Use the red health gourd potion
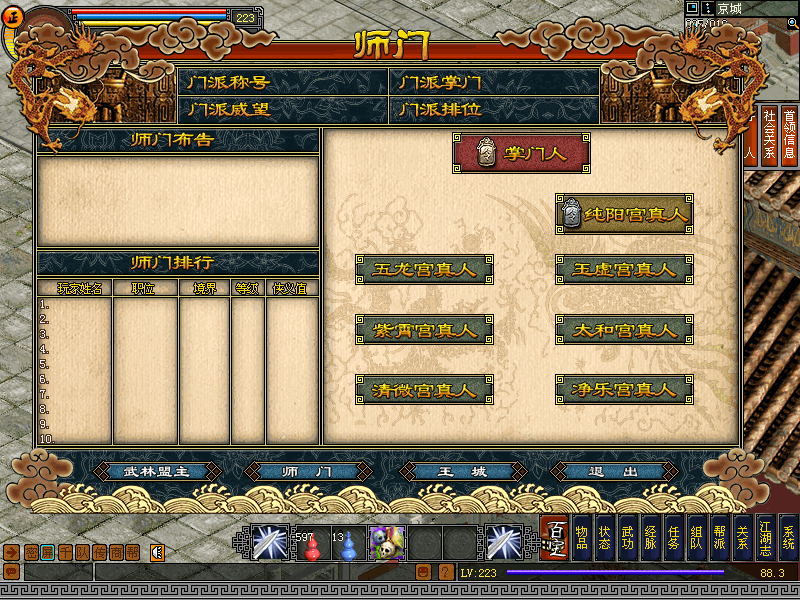 pos(312,546)
